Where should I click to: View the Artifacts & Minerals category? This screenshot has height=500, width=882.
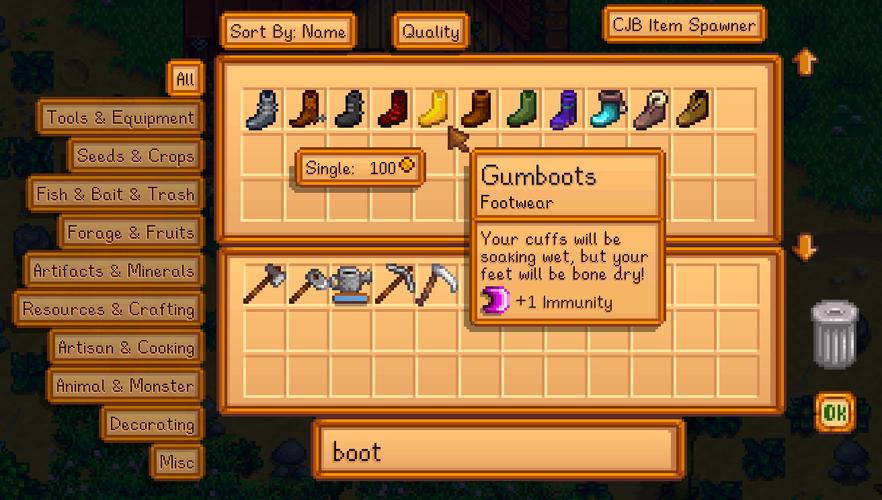click(113, 271)
